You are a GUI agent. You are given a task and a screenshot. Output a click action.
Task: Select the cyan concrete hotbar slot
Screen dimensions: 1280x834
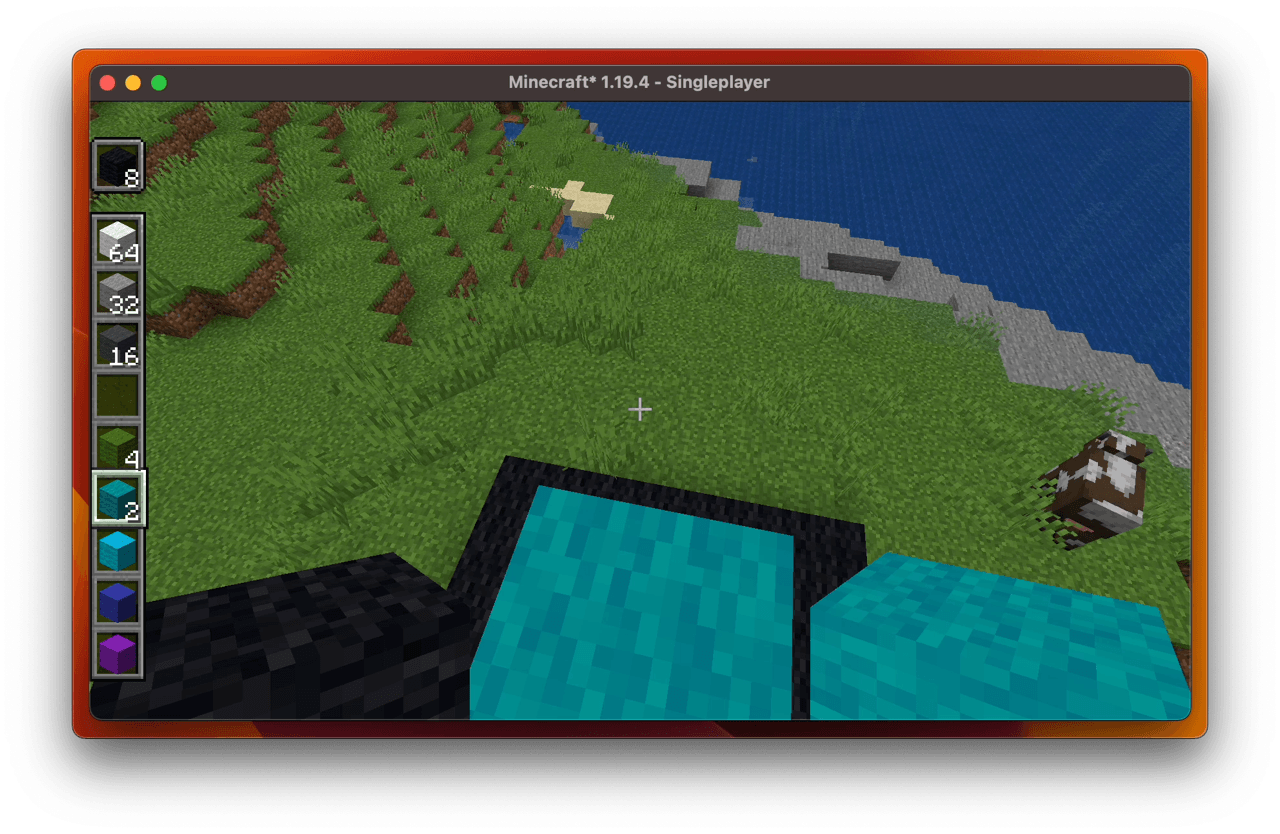point(118,549)
